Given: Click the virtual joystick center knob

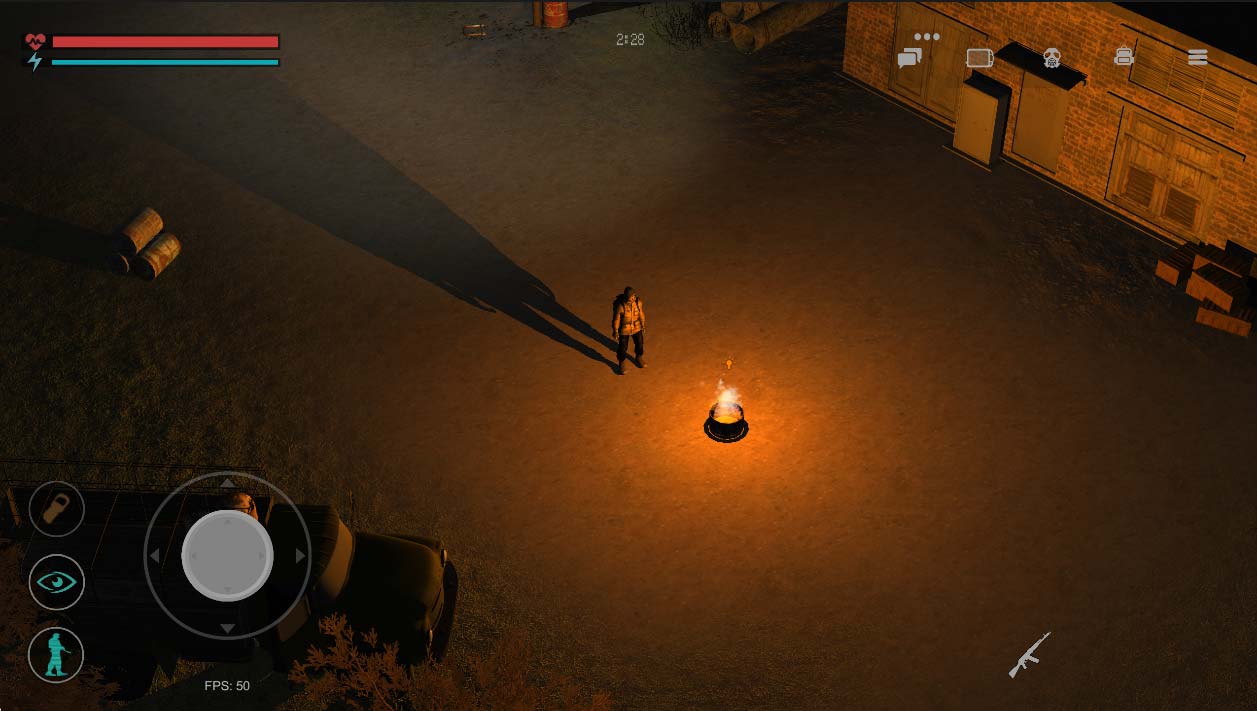Looking at the screenshot, I should pyautogui.click(x=227, y=555).
